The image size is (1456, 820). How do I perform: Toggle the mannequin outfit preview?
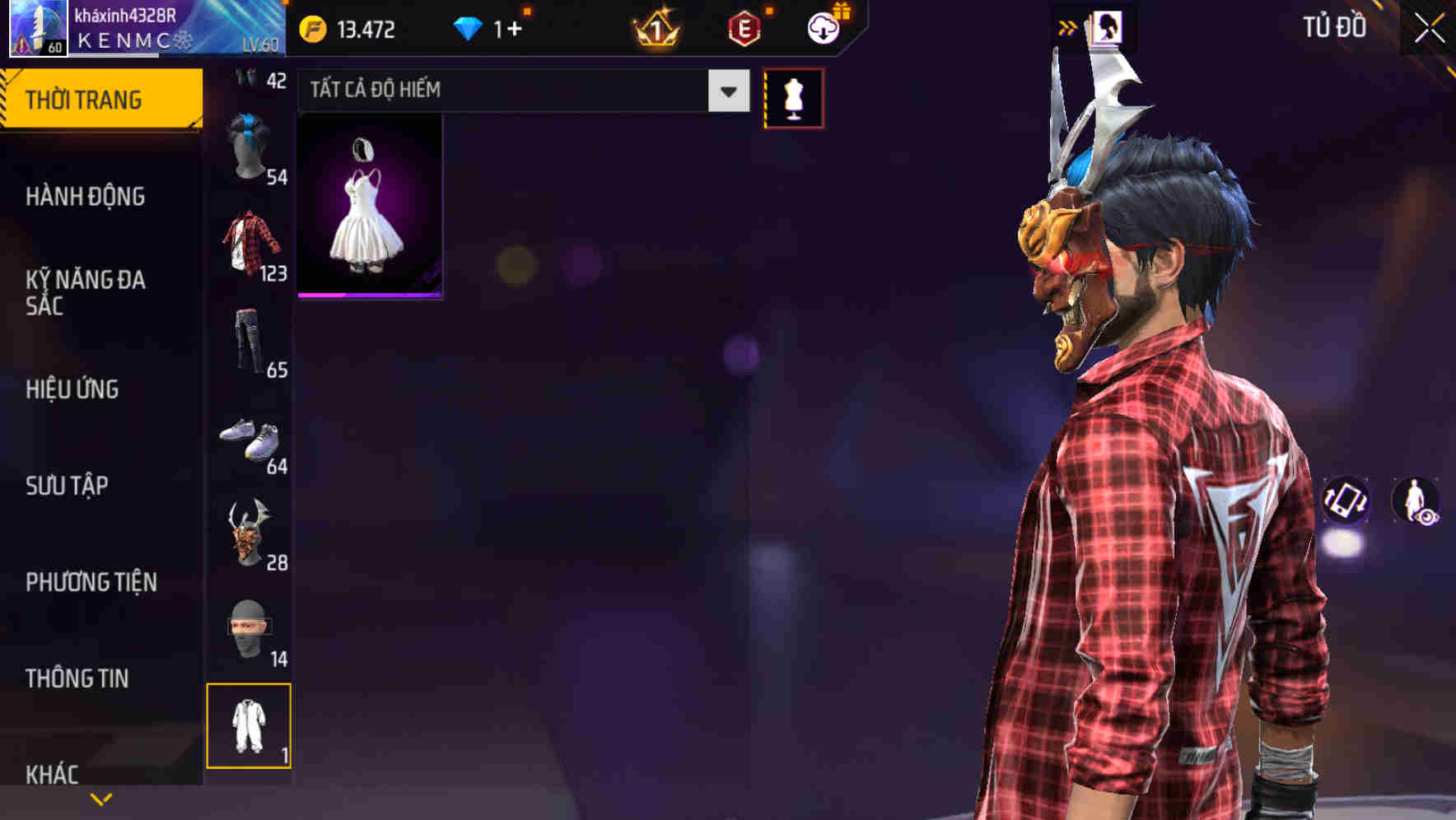point(794,96)
